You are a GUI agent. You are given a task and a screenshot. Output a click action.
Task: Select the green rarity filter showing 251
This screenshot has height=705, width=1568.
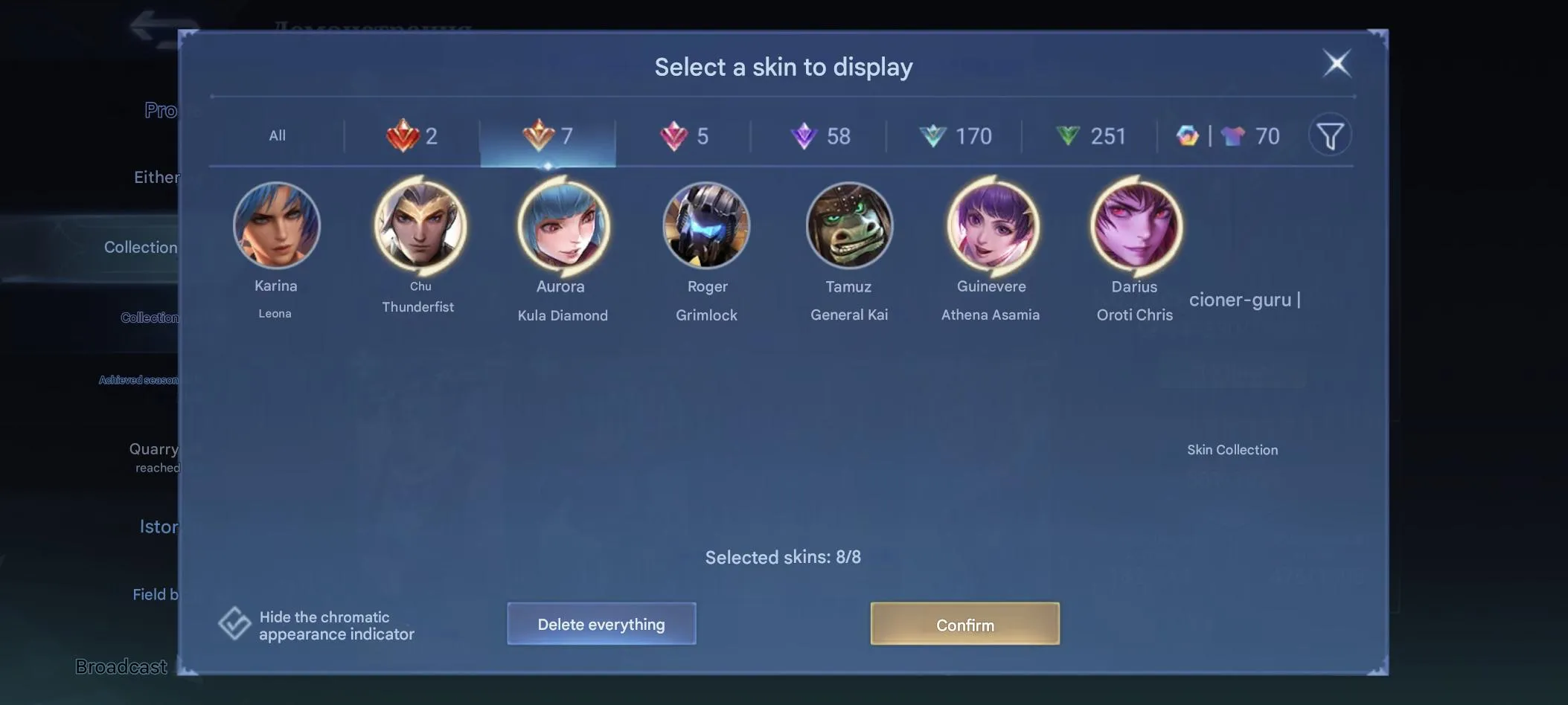(x=1092, y=136)
